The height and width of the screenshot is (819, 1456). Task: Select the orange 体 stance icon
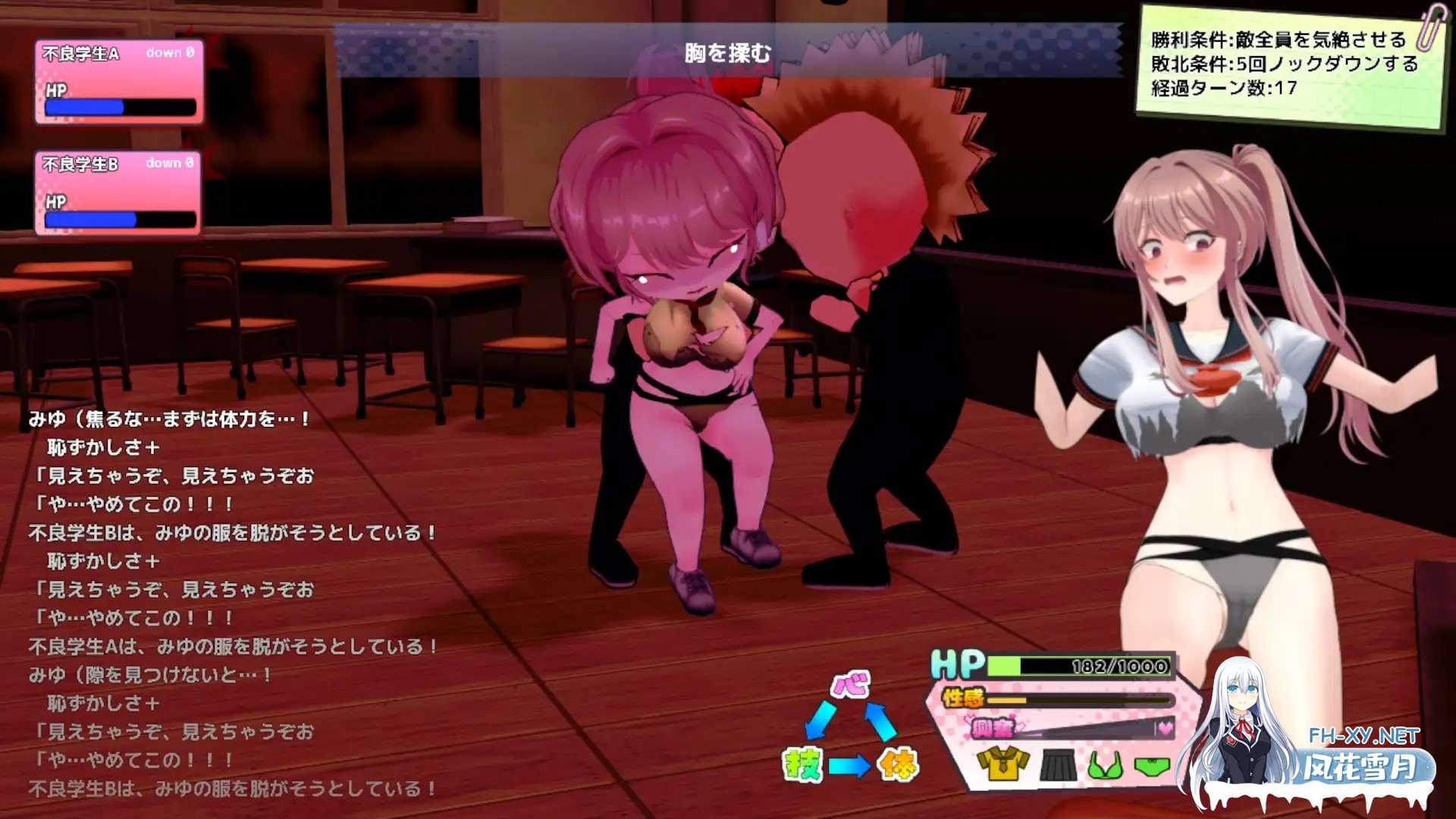tap(899, 764)
